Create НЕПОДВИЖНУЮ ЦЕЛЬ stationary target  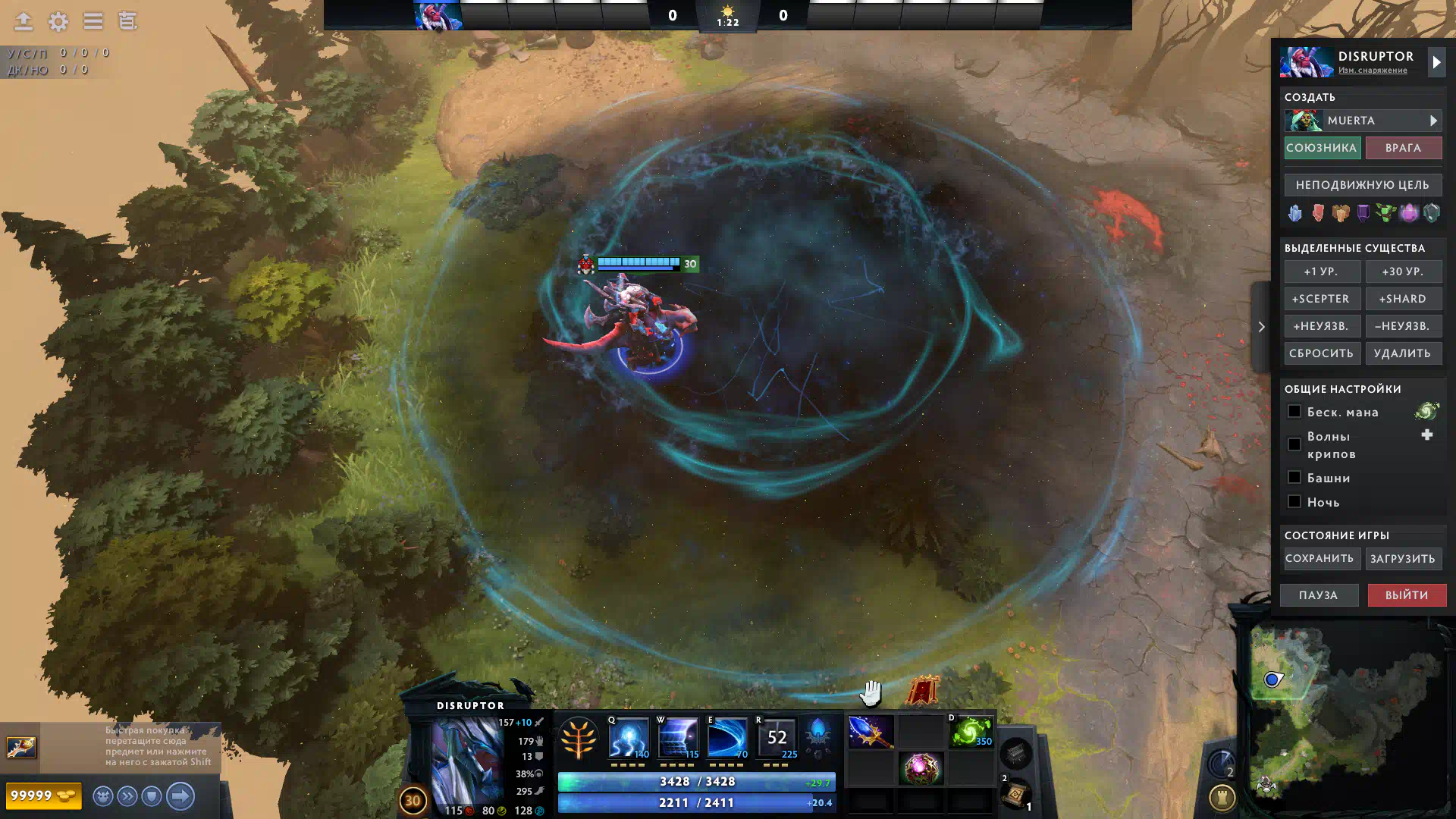tap(1363, 185)
